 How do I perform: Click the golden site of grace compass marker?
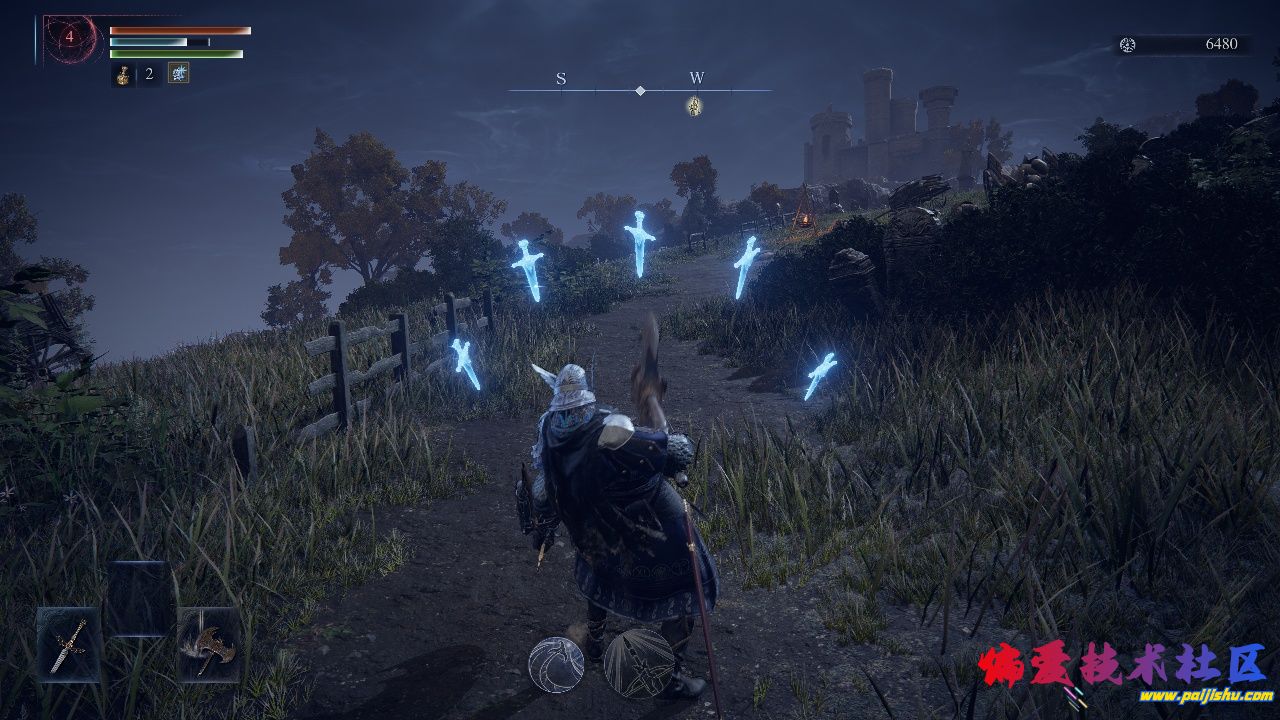tap(694, 105)
